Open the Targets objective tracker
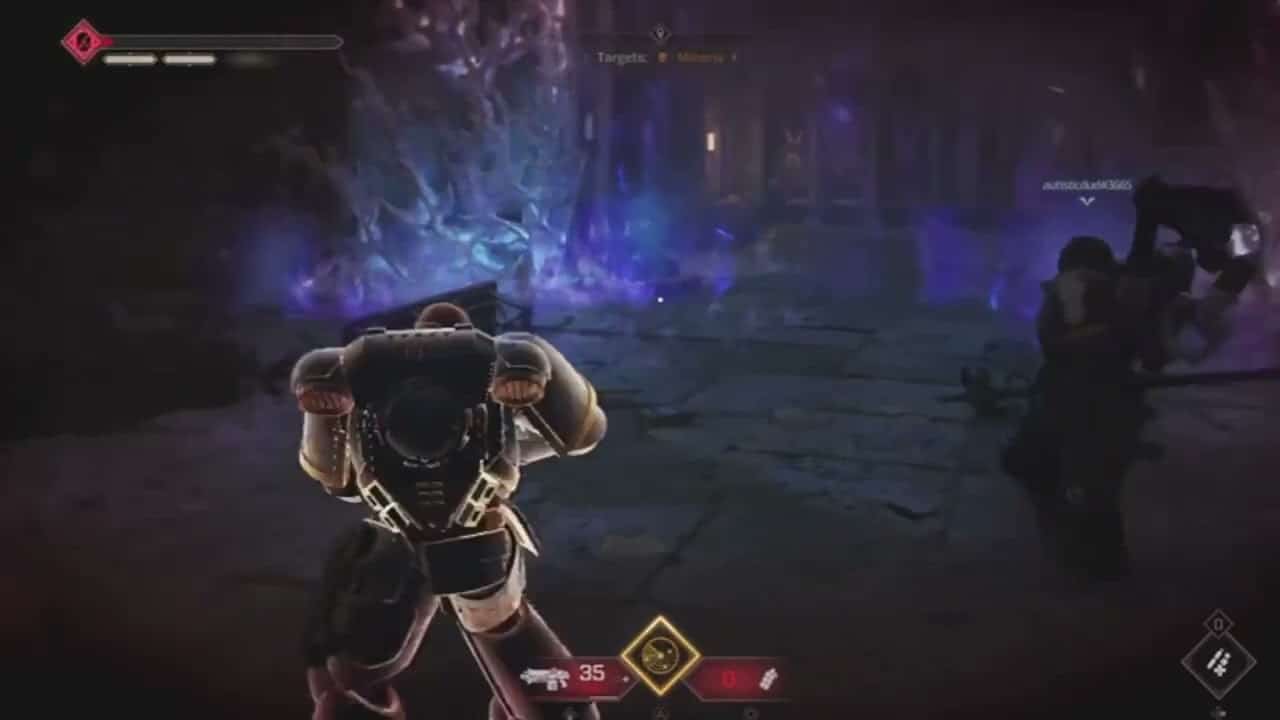 666,57
